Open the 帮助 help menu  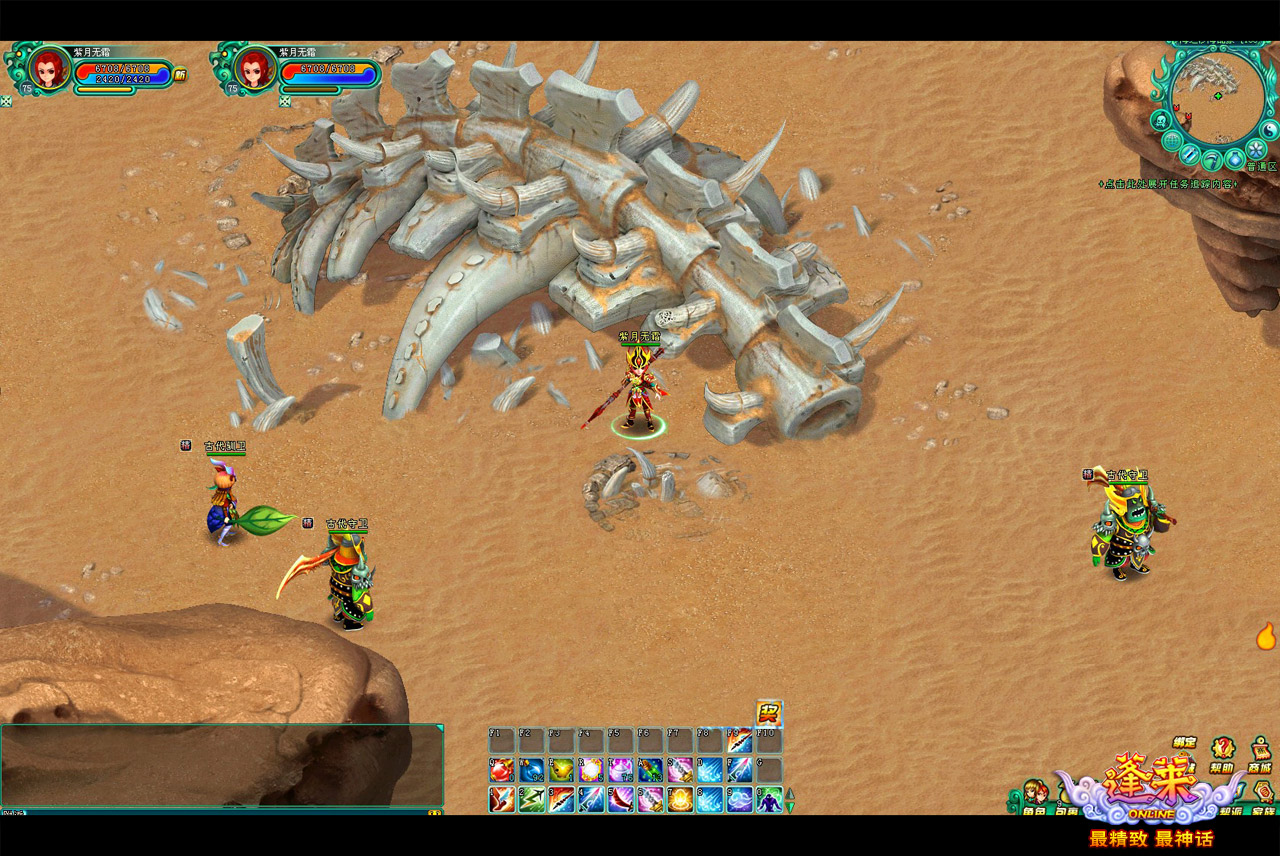[x=1223, y=748]
